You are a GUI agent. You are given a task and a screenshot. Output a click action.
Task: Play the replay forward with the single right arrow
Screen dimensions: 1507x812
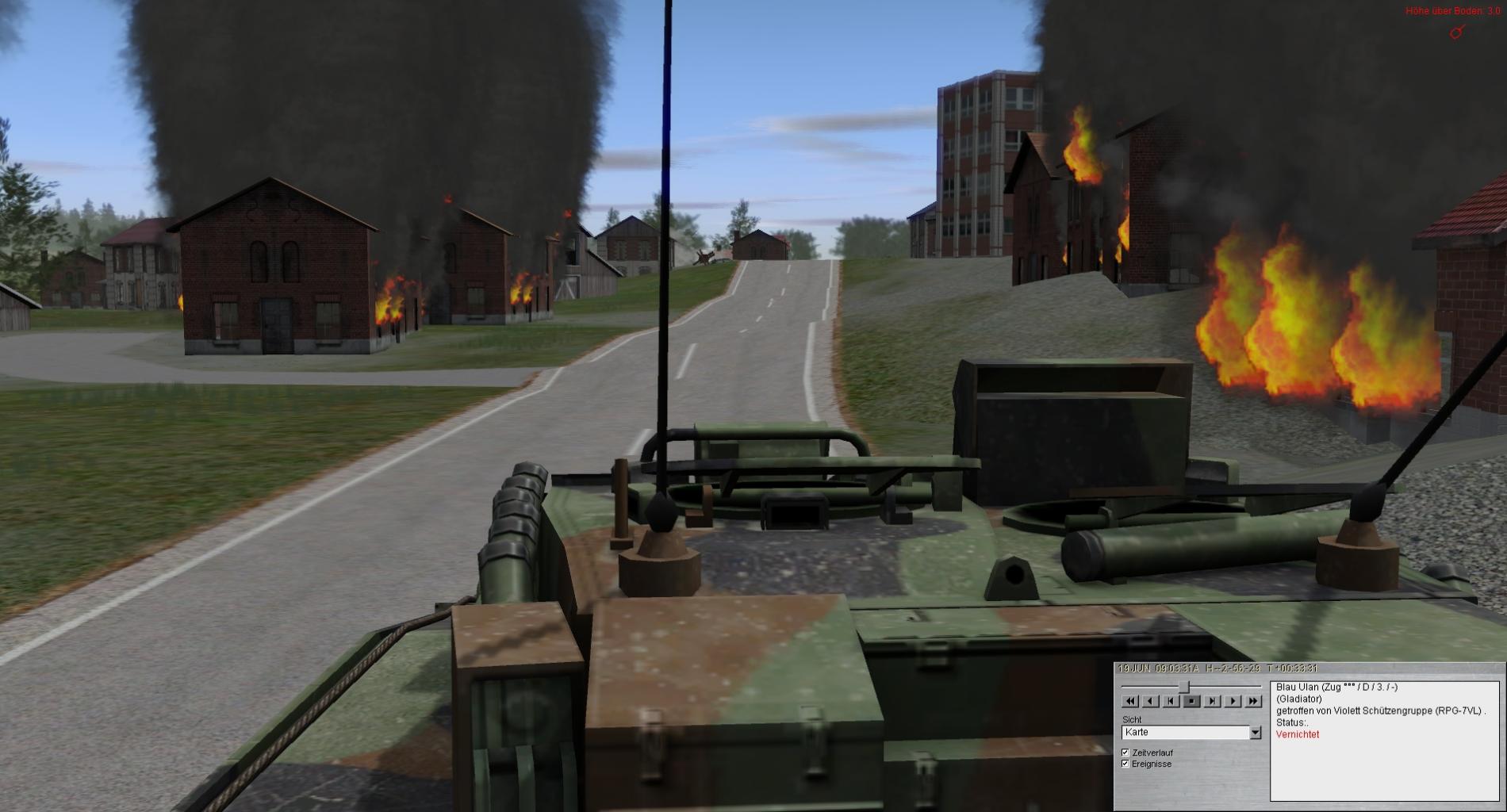[x=1233, y=701]
